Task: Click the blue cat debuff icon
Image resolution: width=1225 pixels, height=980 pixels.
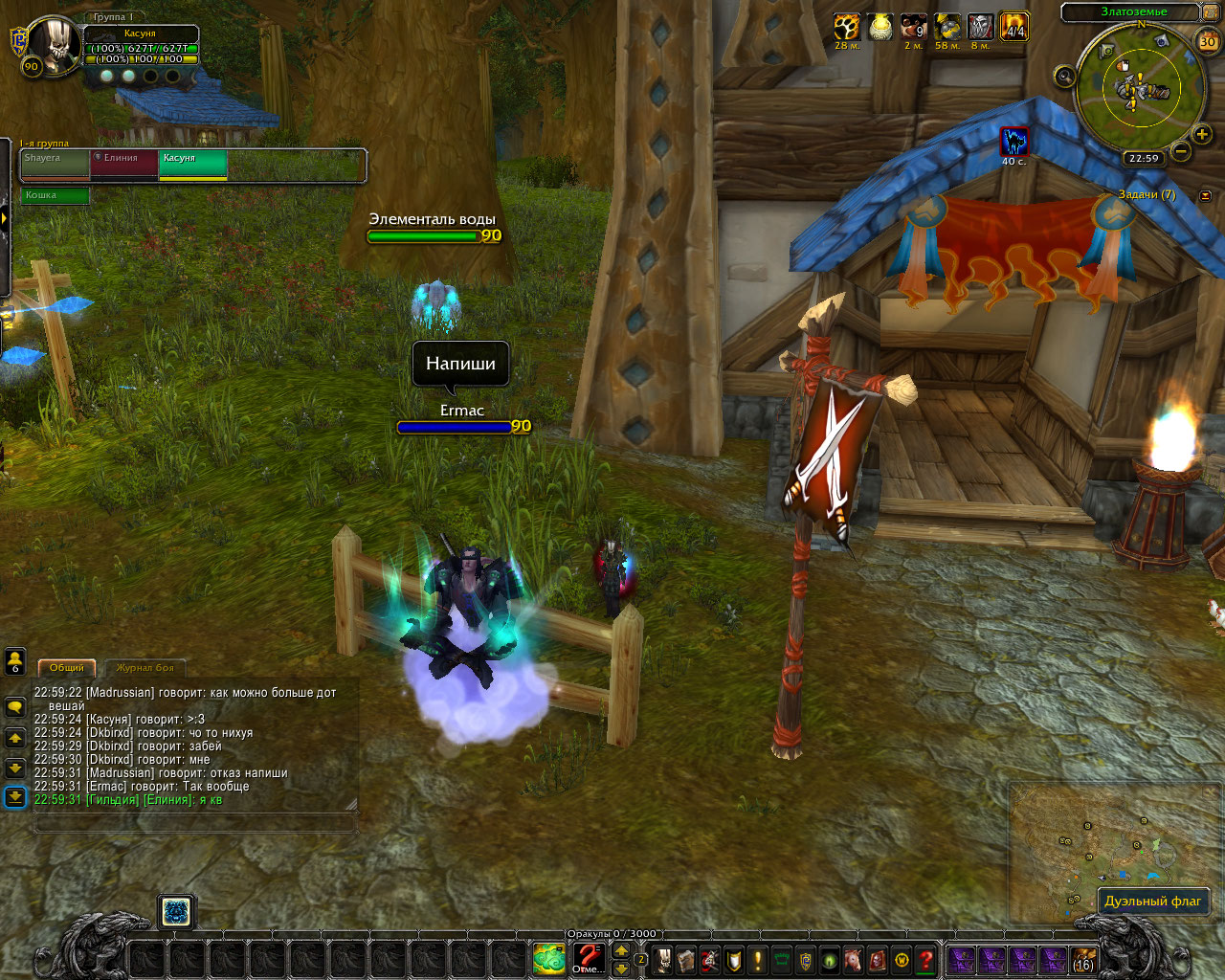Action: pyautogui.click(x=1014, y=142)
